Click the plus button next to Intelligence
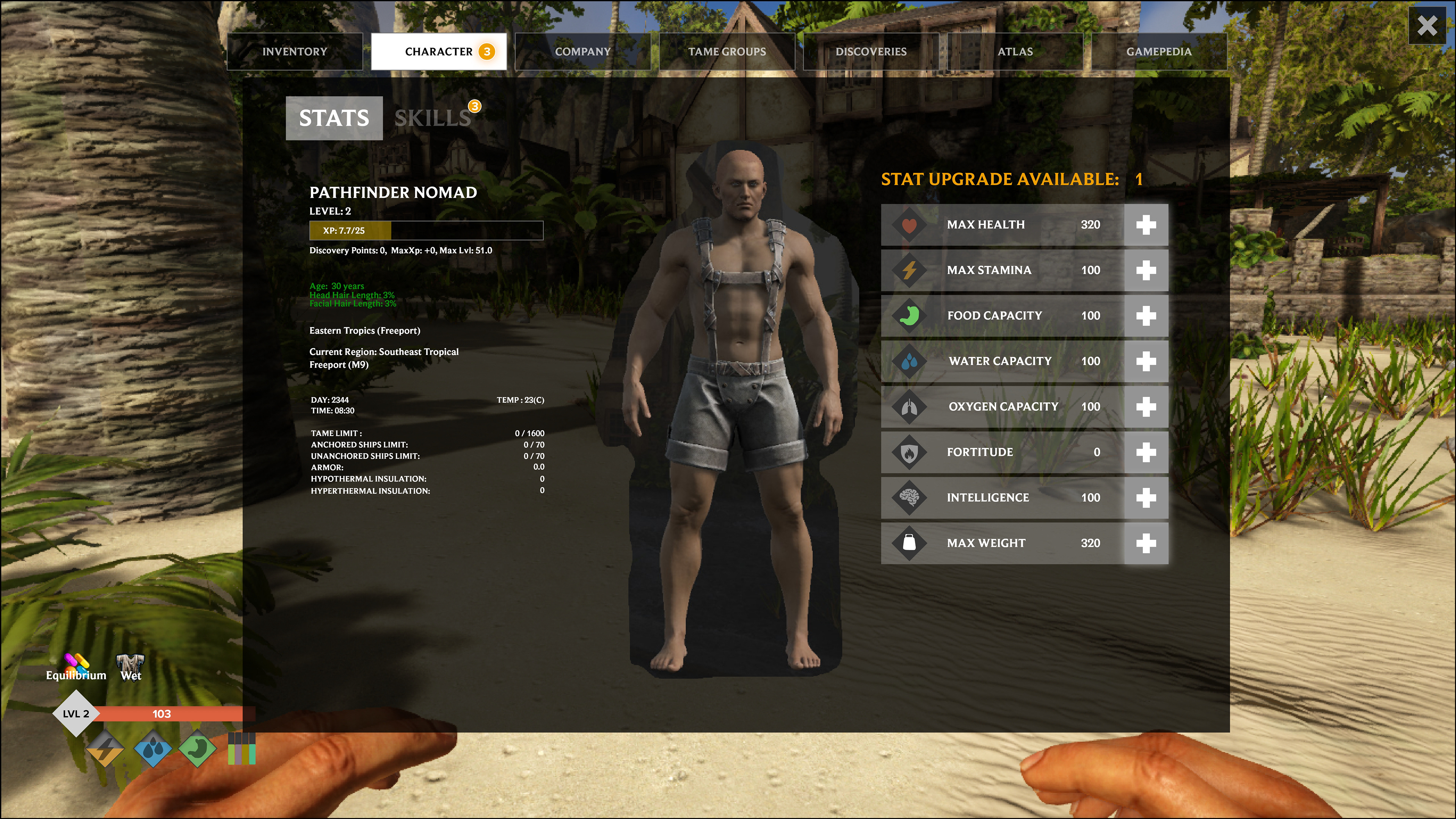 click(x=1147, y=497)
